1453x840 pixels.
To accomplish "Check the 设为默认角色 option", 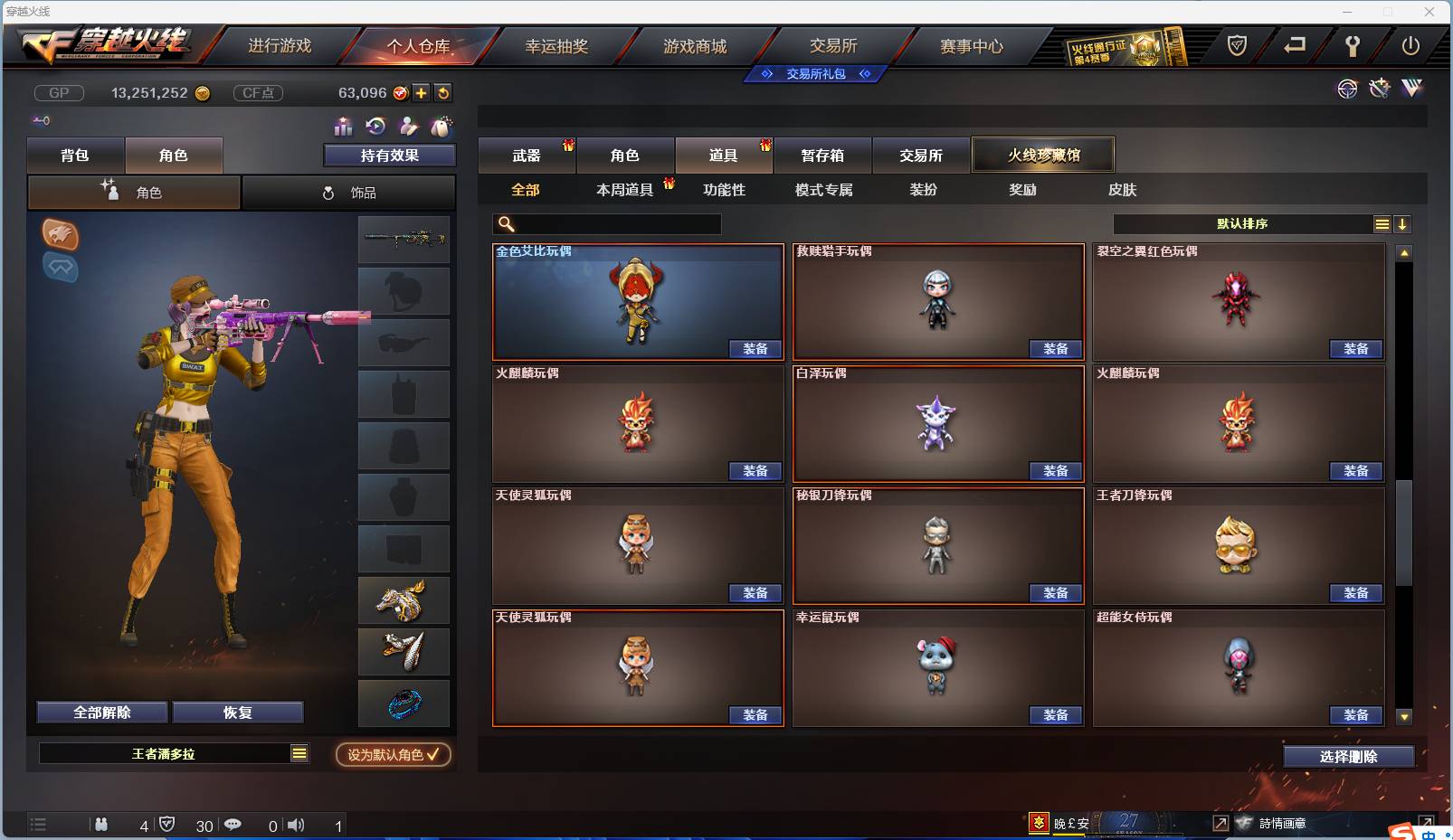I will [392, 756].
